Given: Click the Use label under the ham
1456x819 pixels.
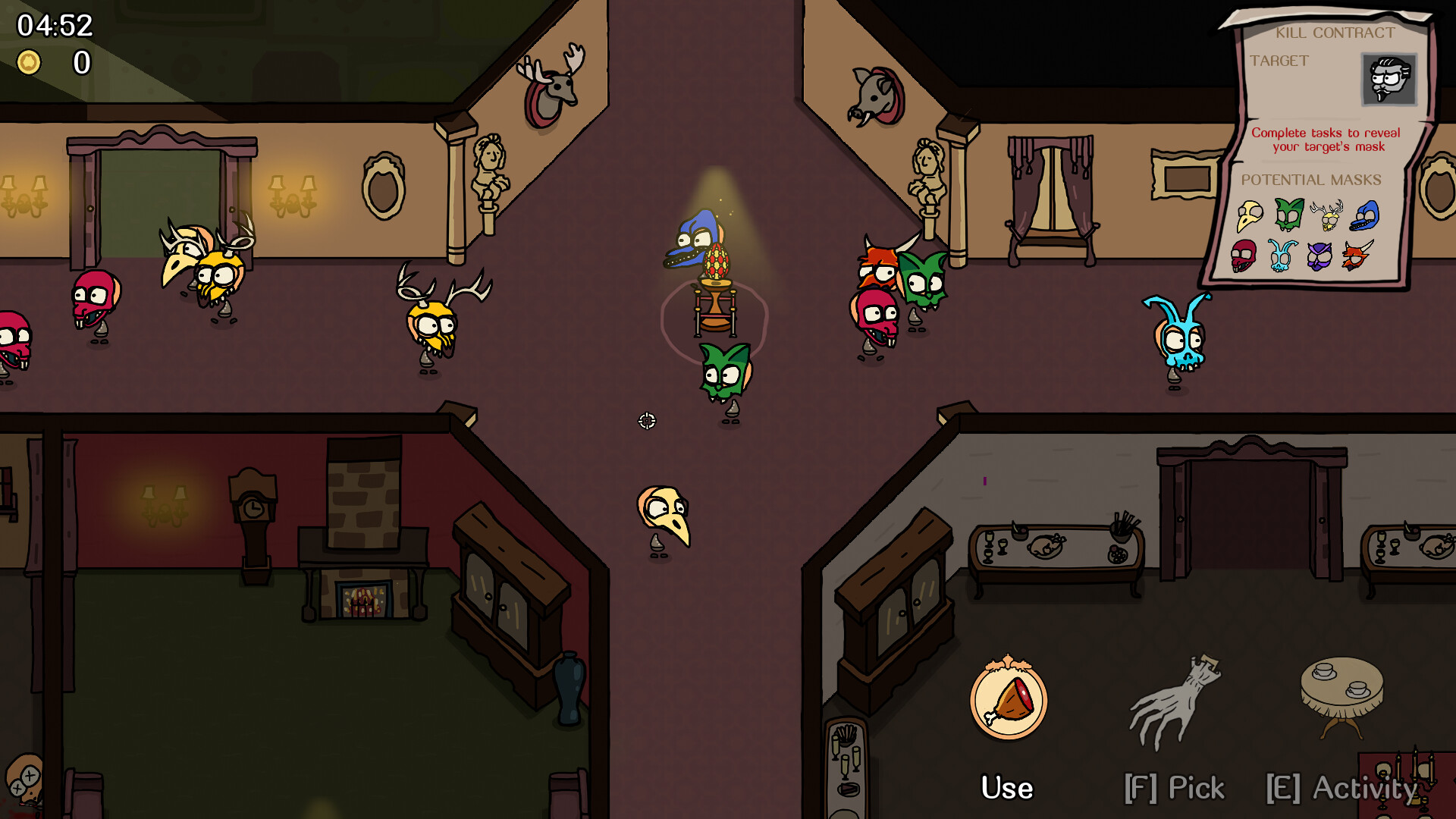Looking at the screenshot, I should (1006, 787).
